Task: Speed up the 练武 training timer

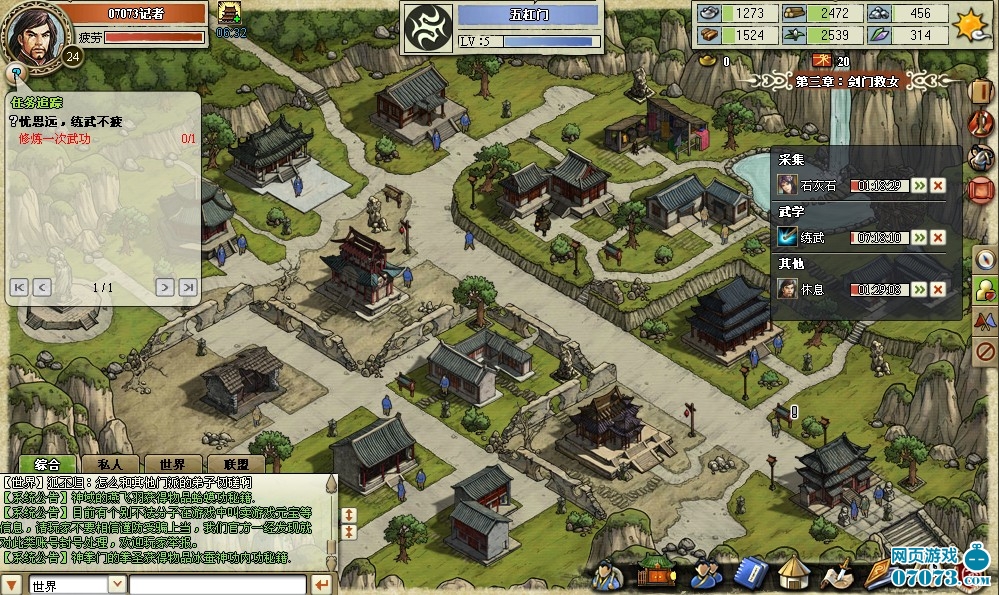Action: pos(918,237)
